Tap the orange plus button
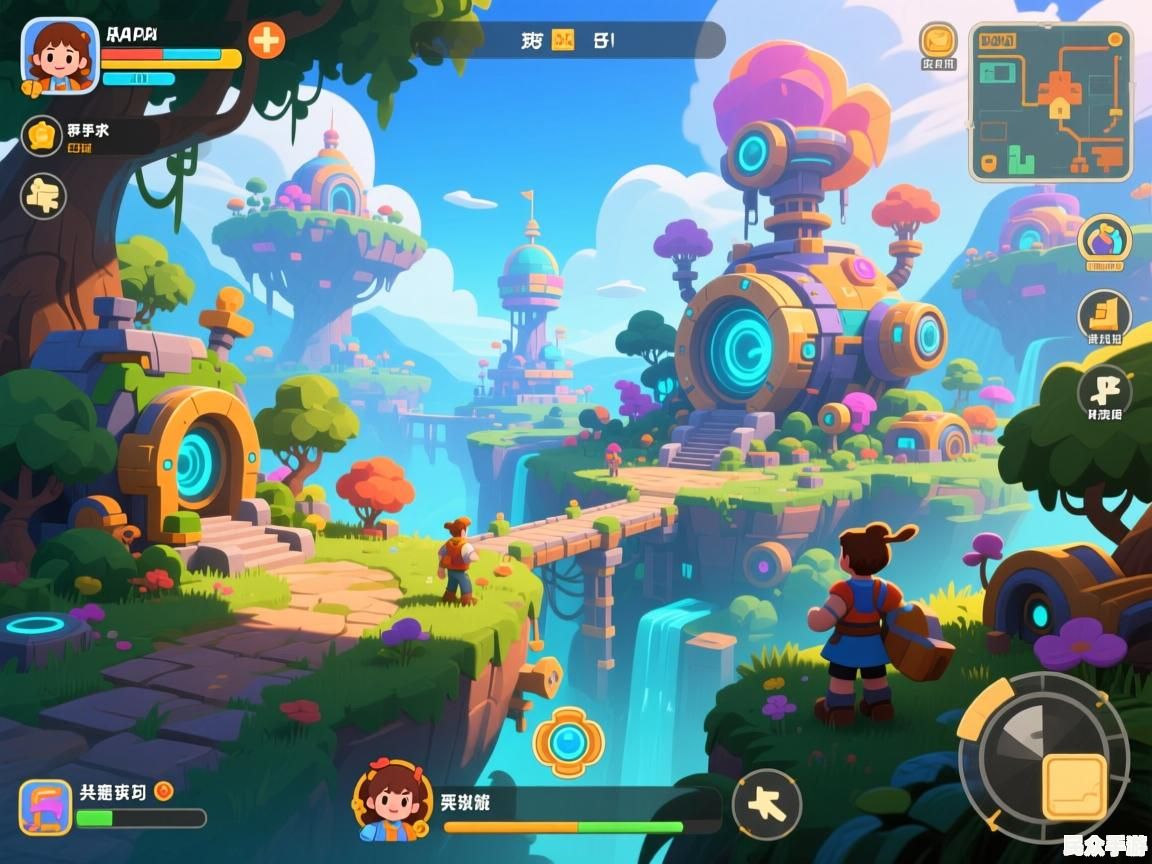Screen dimensions: 1152x864 click(266, 40)
